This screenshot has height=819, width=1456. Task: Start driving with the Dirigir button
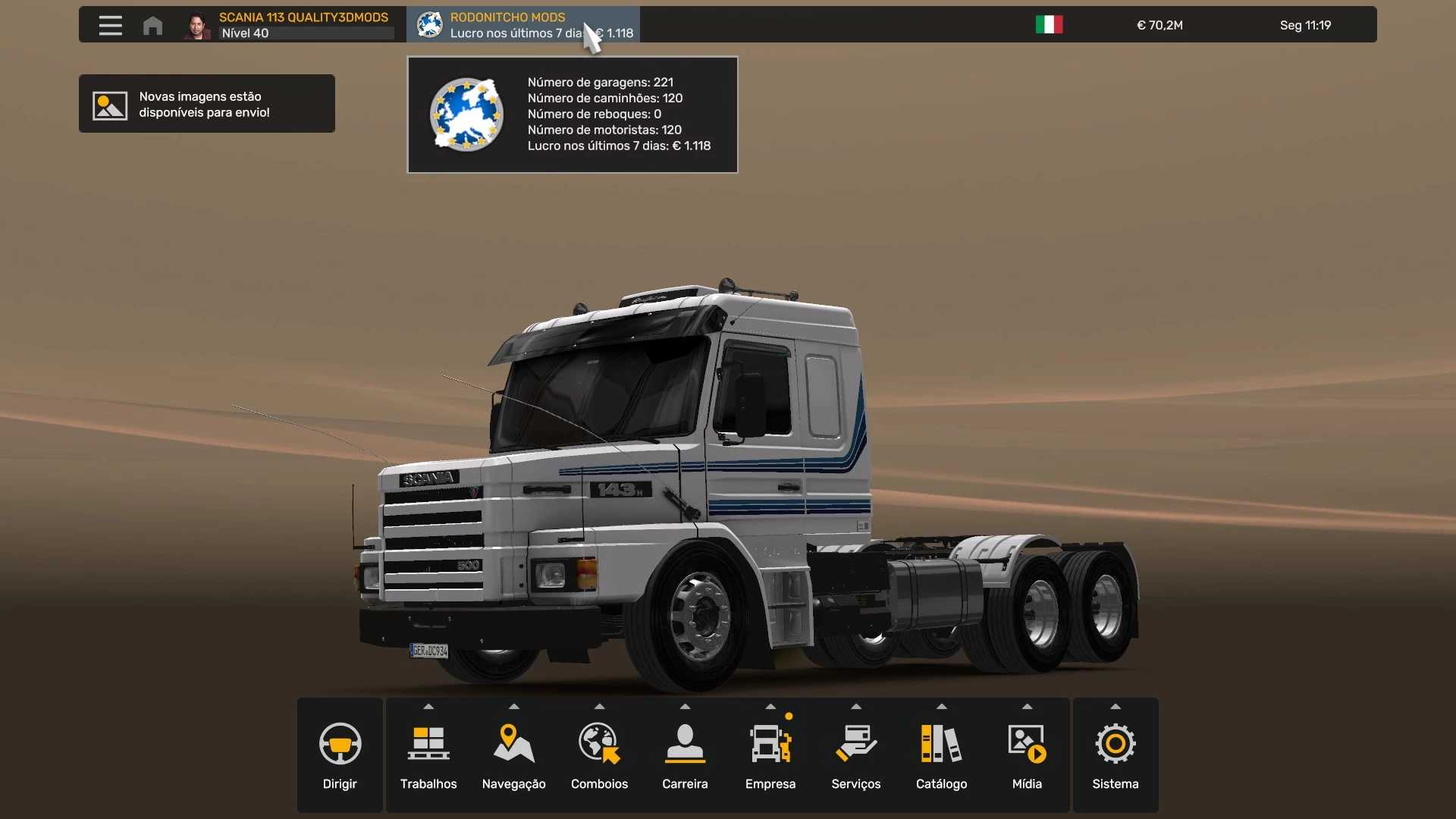point(340,755)
